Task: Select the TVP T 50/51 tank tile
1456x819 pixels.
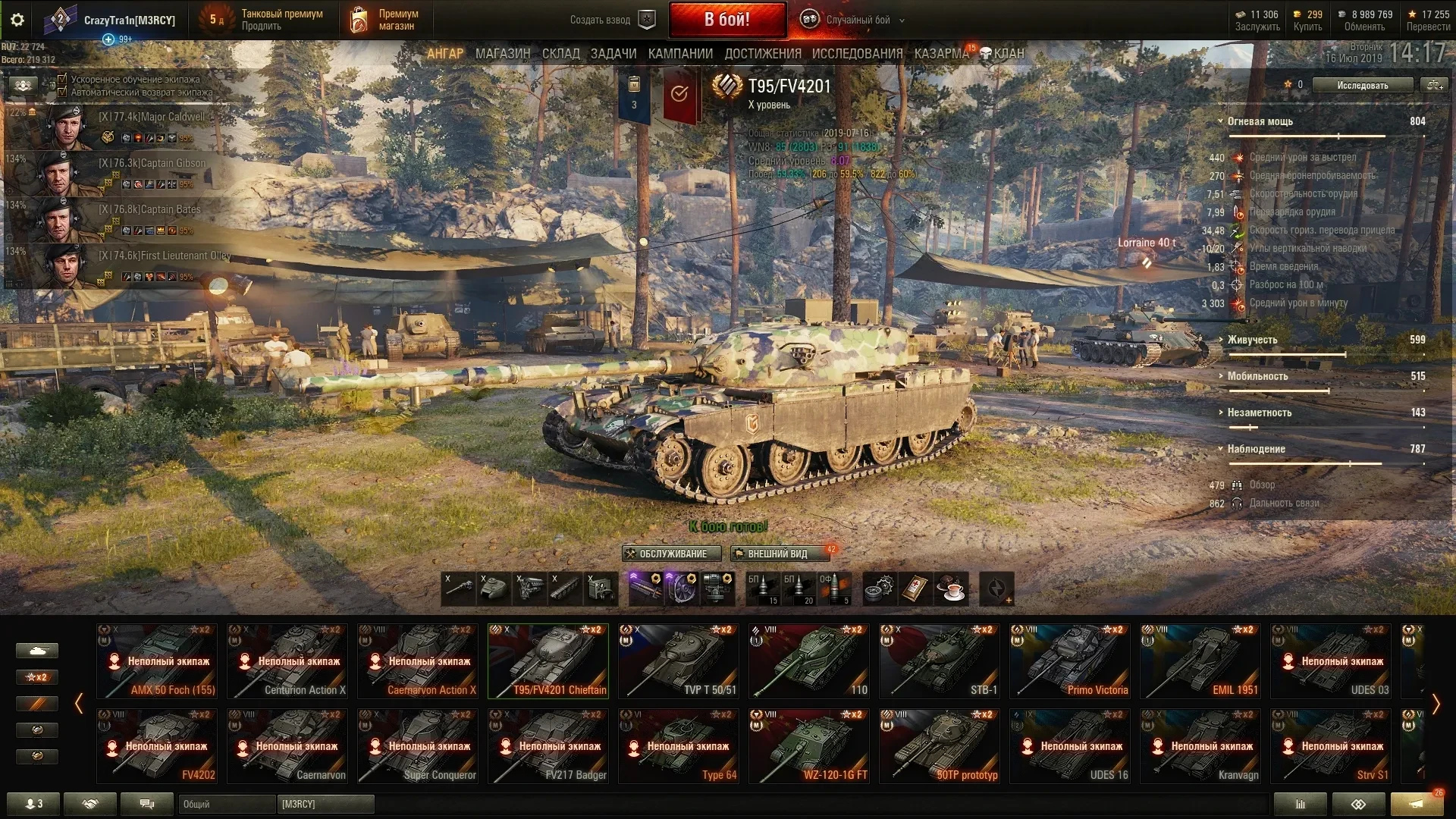Action: [x=678, y=661]
